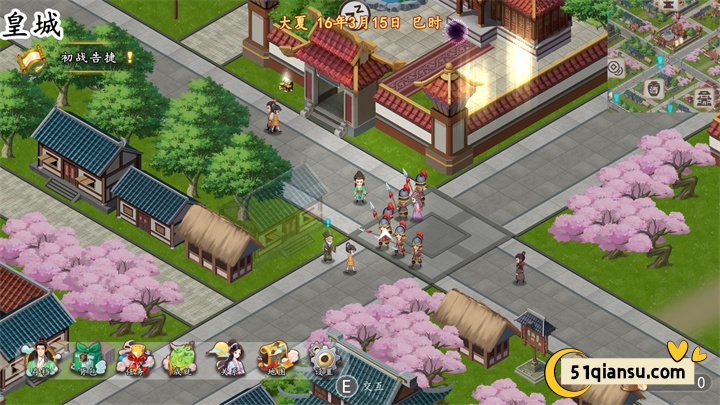Open the achievements (成就) menu
This screenshot has width=720, height=405.
[x=180, y=358]
